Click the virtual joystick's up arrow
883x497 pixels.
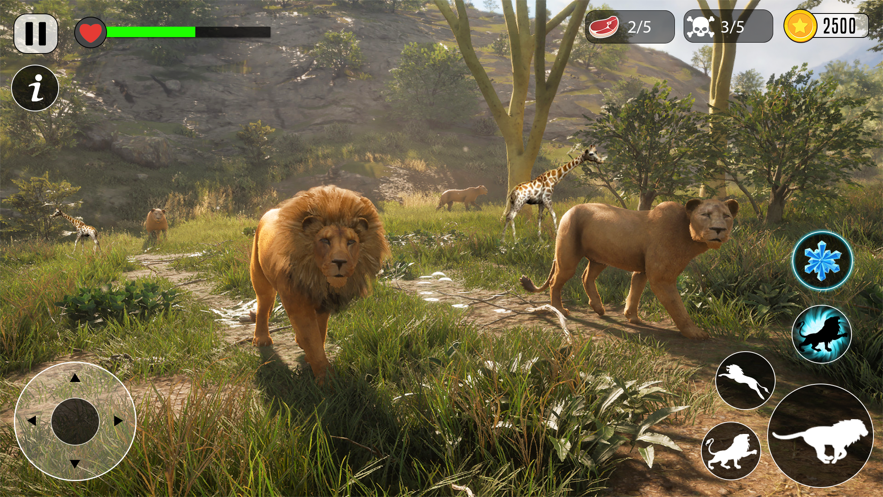(x=75, y=379)
